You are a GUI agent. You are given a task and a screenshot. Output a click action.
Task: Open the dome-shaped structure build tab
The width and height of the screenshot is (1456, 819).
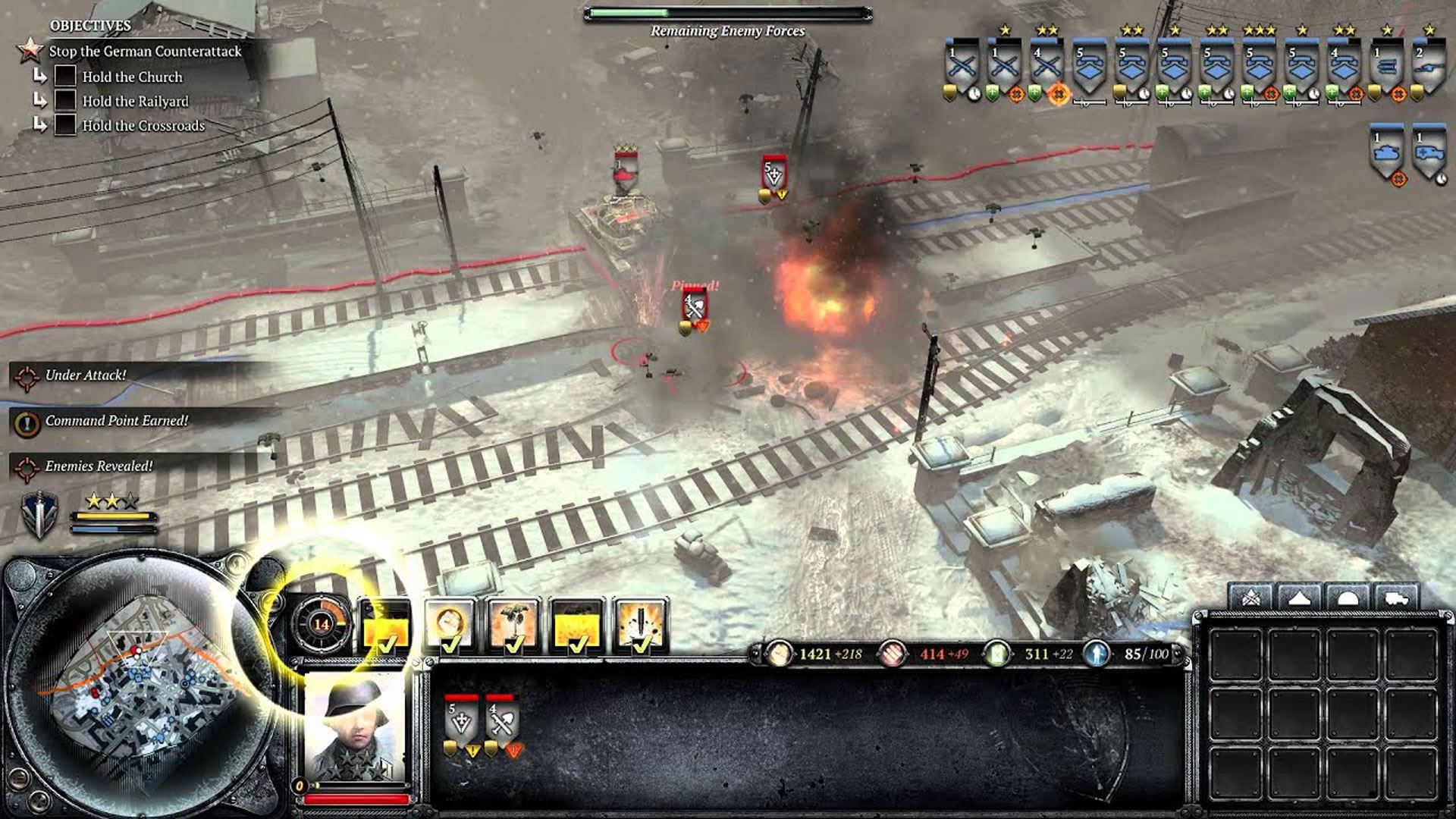(x=1347, y=597)
